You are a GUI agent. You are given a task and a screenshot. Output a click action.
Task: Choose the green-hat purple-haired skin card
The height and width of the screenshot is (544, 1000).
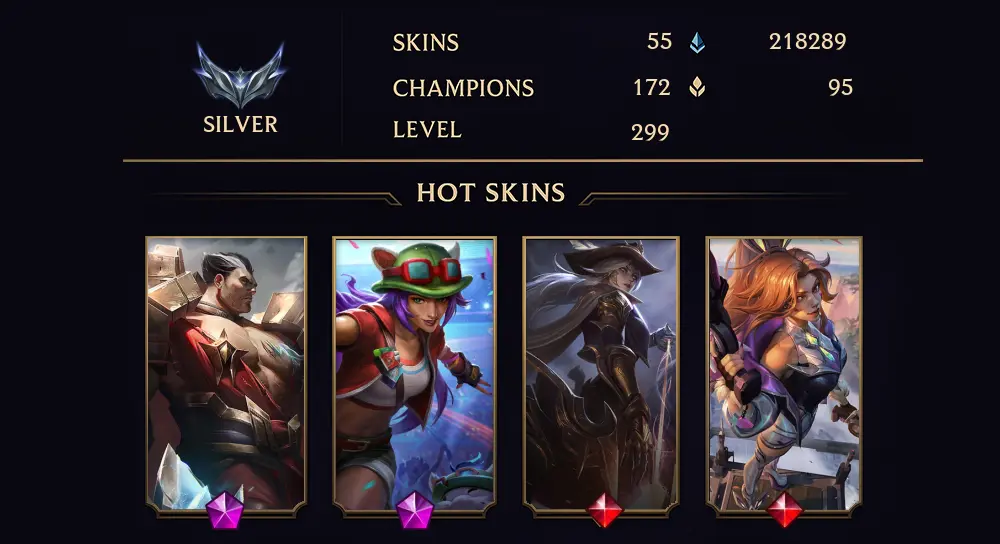point(414,374)
